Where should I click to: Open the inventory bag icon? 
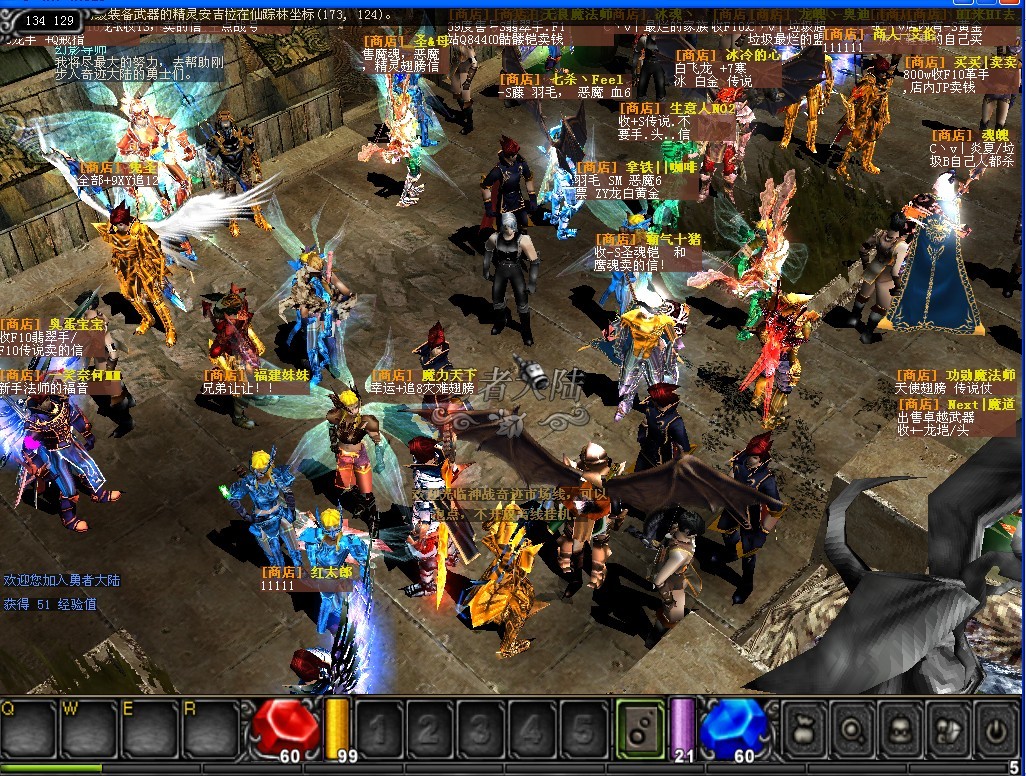tap(806, 729)
